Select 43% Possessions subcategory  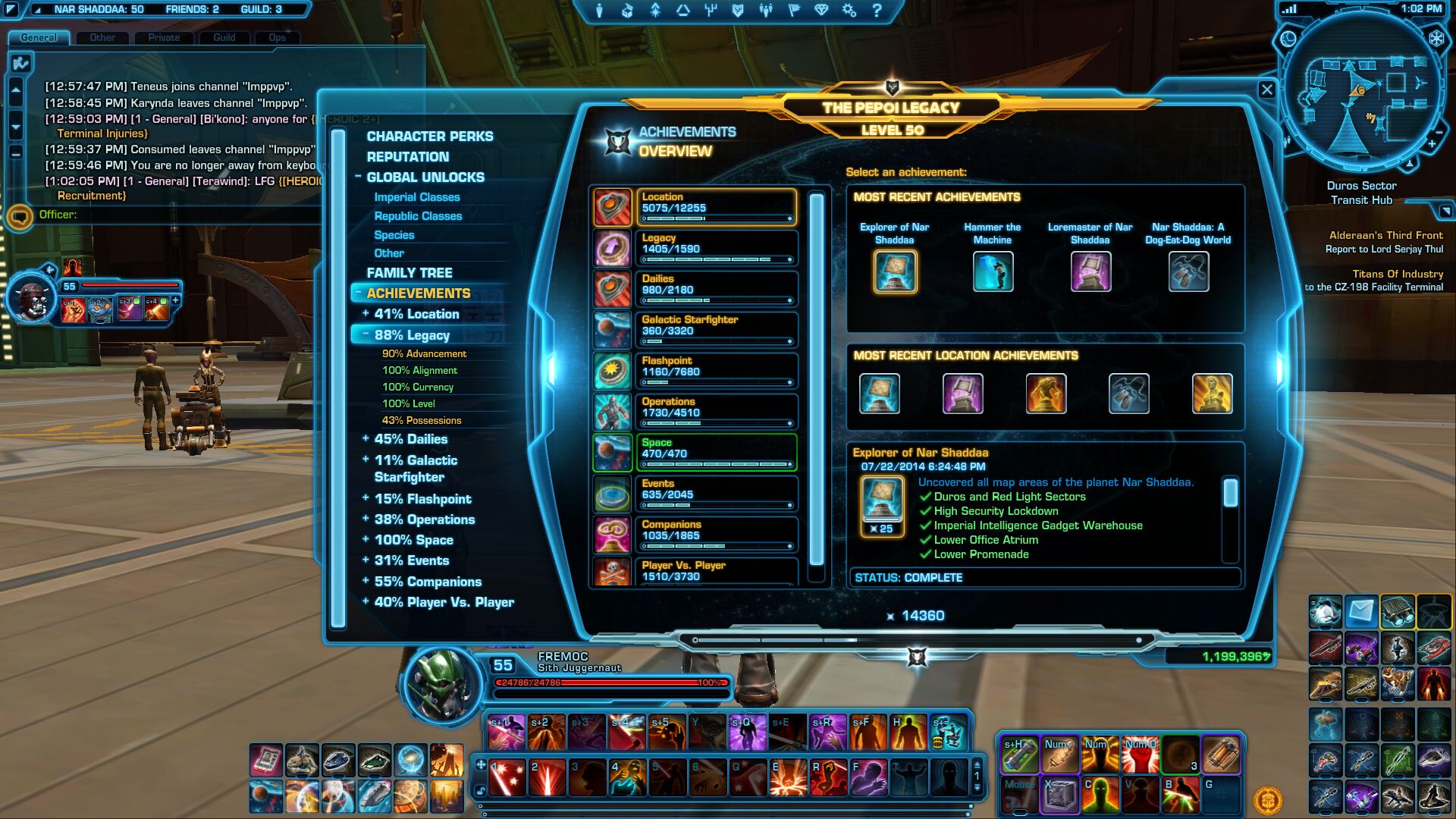coord(422,421)
